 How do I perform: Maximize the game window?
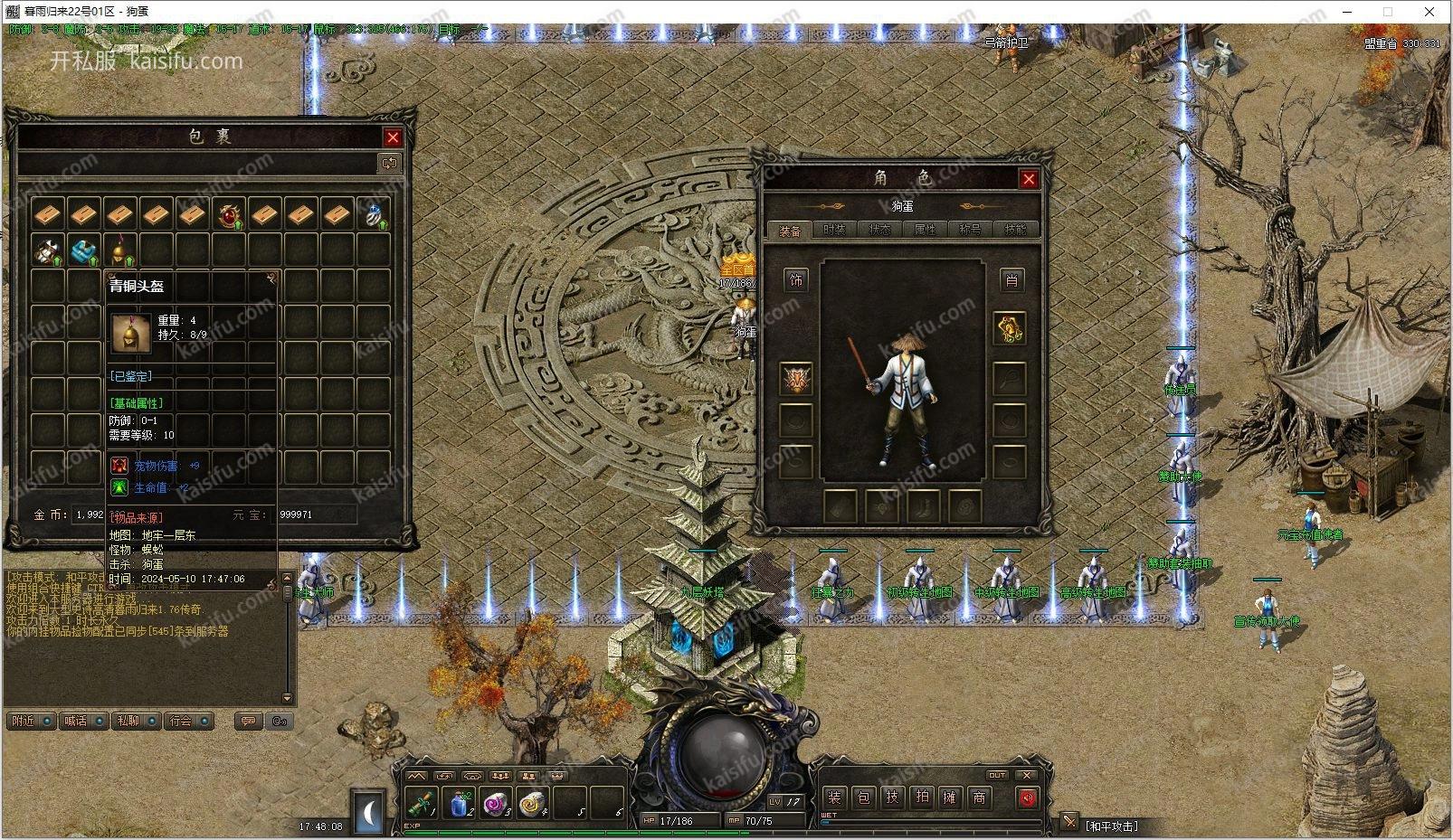point(1388,12)
